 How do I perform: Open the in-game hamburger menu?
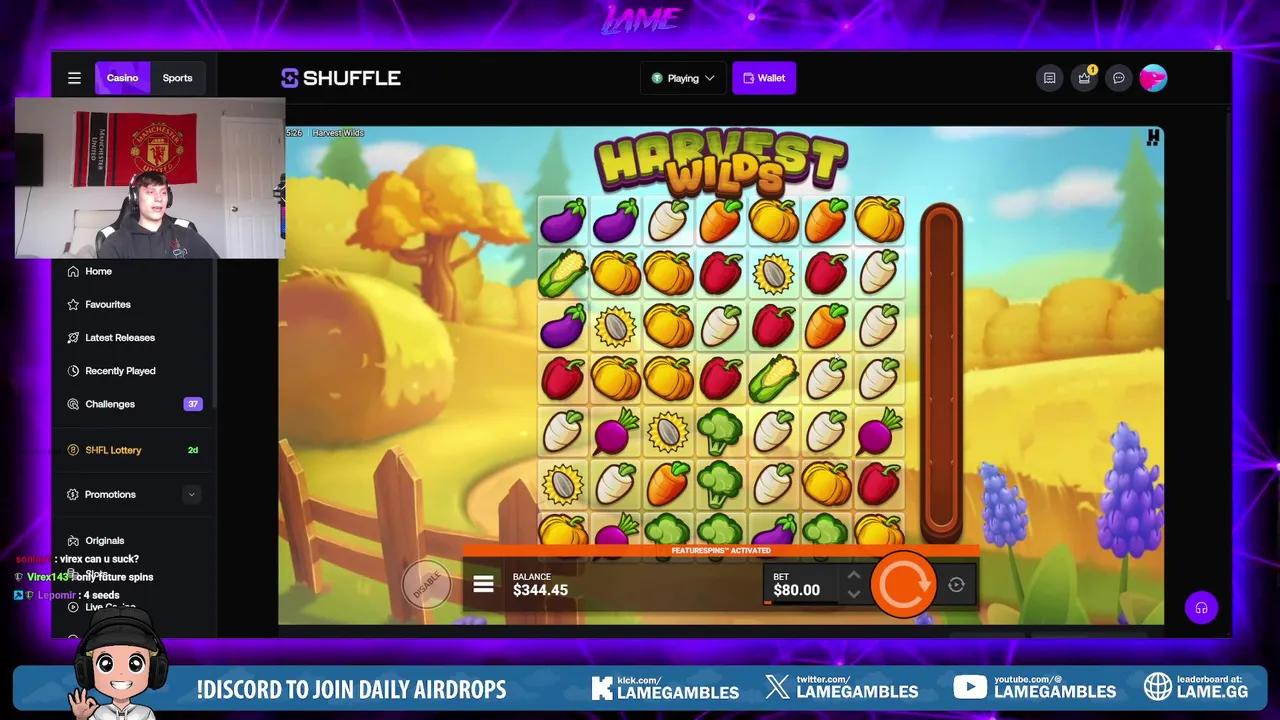483,583
